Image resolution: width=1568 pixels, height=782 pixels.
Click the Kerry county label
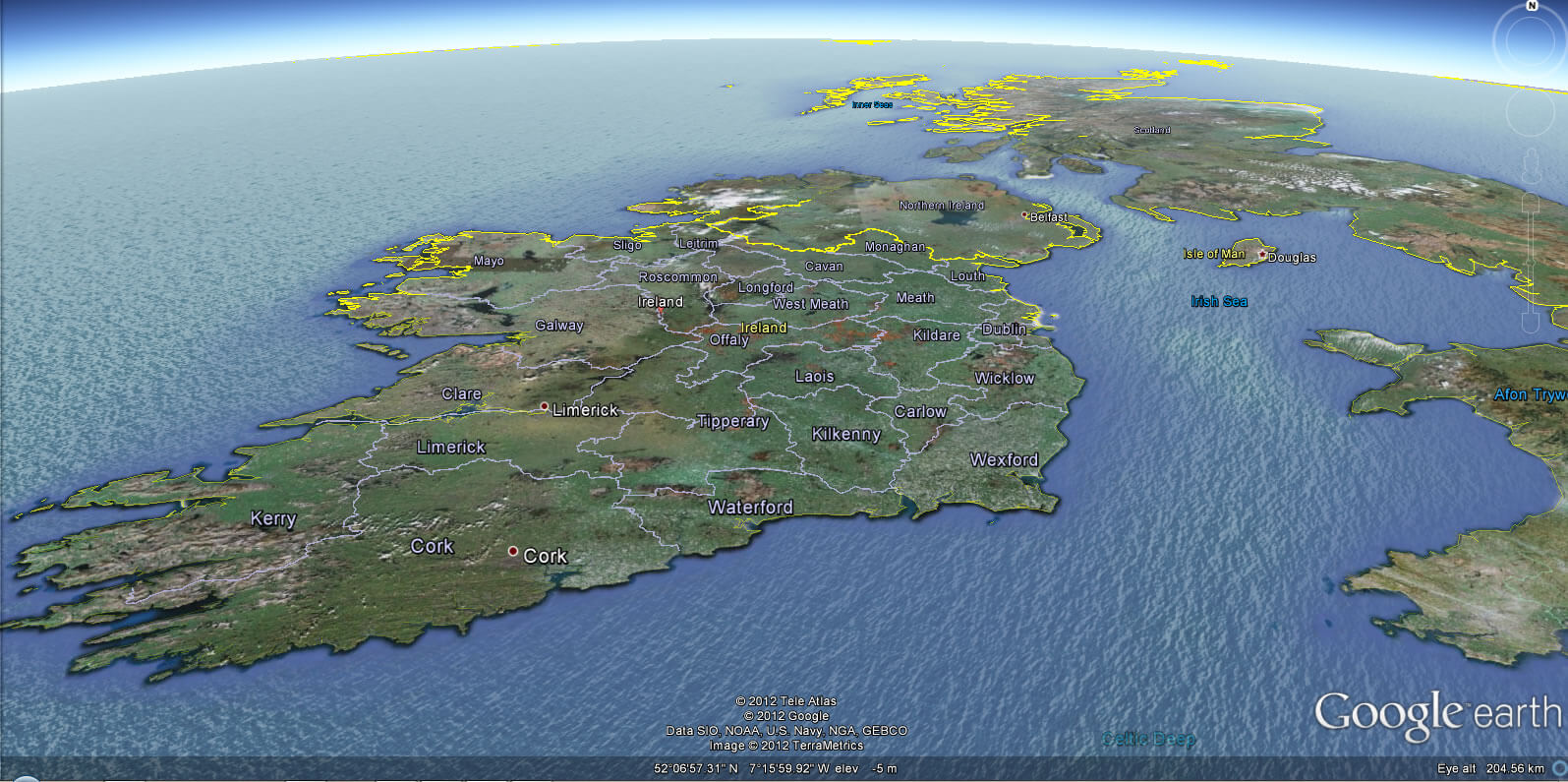tap(272, 518)
